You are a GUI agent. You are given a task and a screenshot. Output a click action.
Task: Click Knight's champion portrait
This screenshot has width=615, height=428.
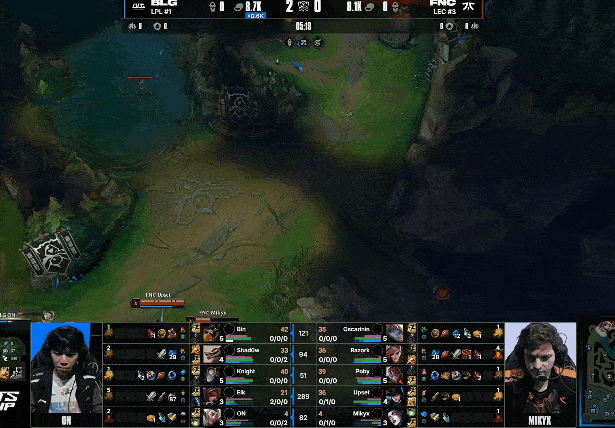(x=215, y=374)
